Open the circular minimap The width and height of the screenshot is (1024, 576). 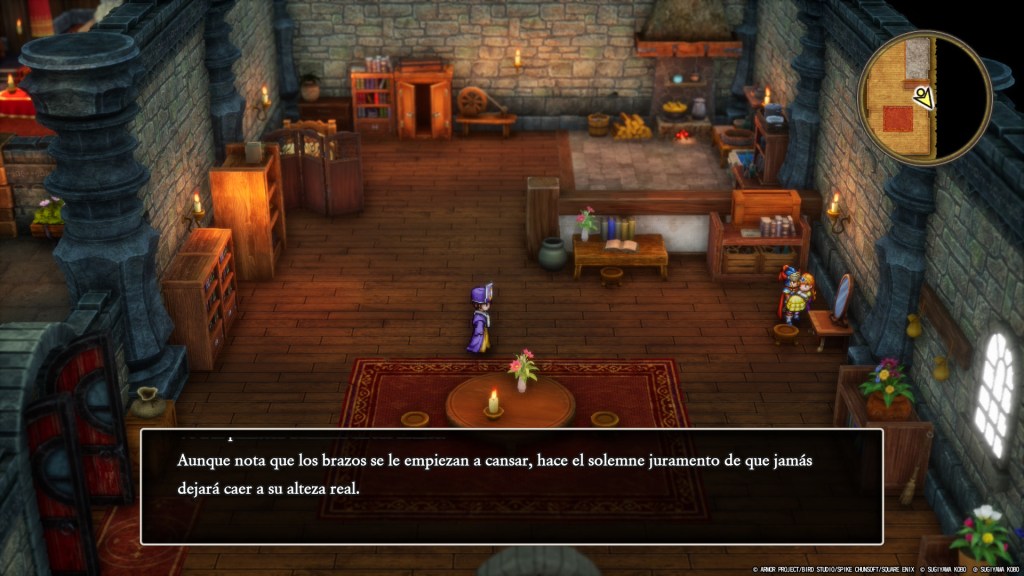point(923,97)
